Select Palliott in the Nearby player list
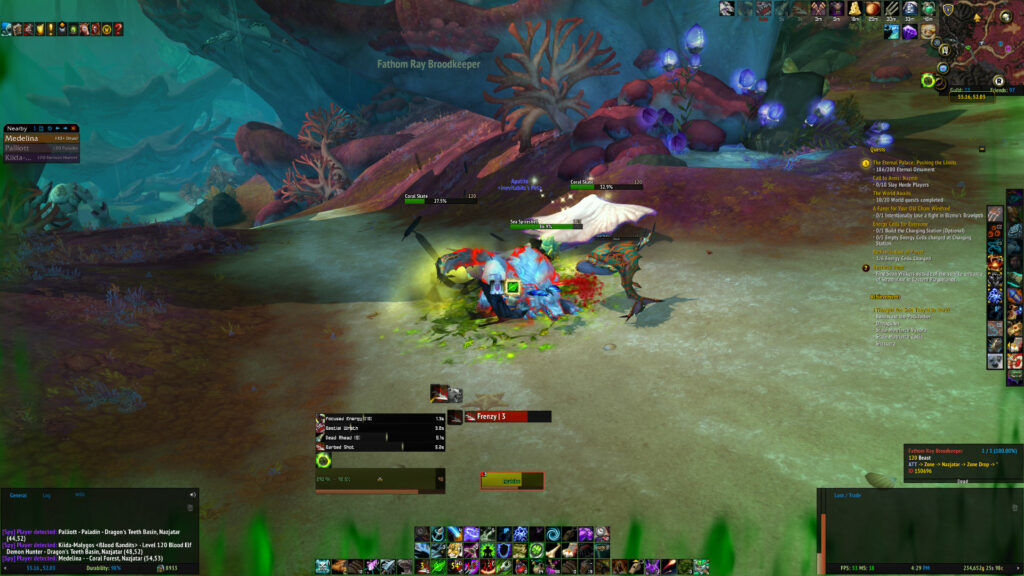1024x576 pixels. [20, 148]
